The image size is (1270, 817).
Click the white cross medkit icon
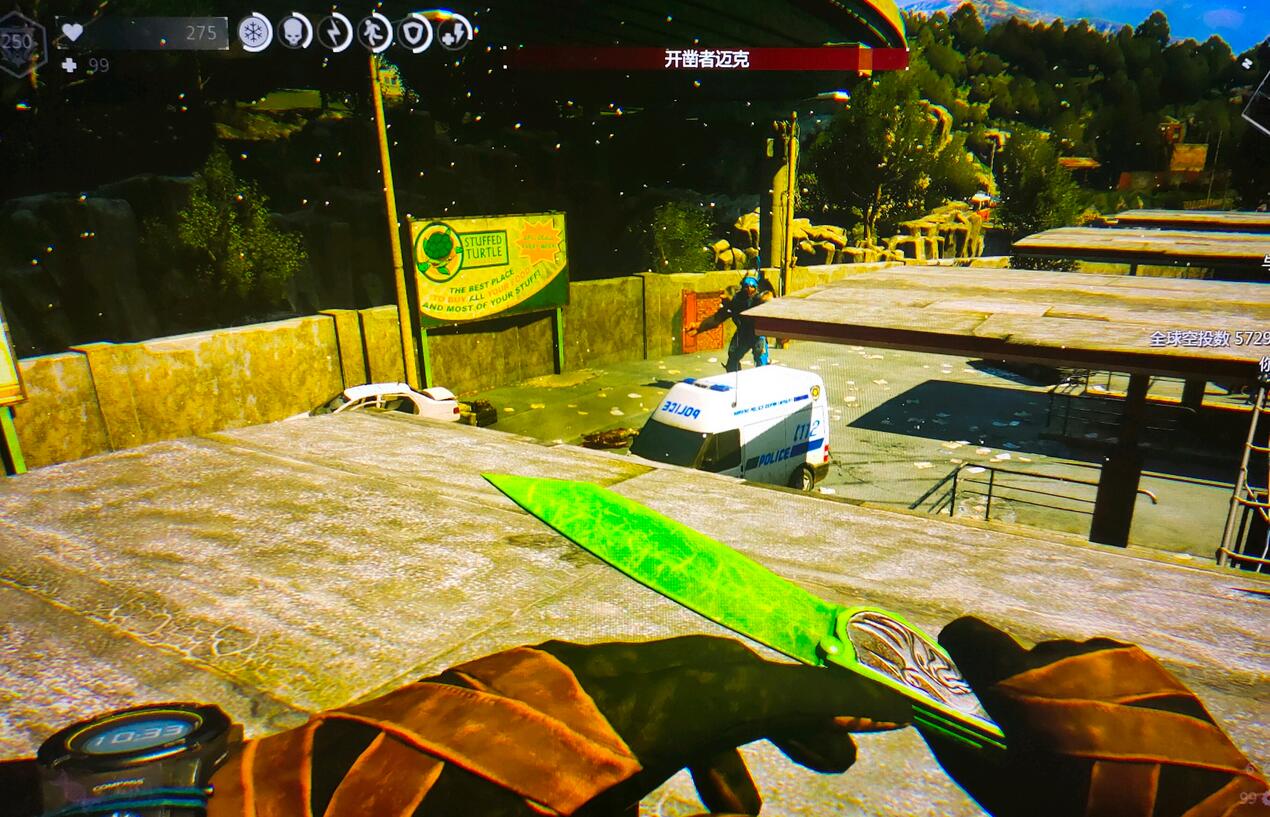pyautogui.click(x=68, y=65)
